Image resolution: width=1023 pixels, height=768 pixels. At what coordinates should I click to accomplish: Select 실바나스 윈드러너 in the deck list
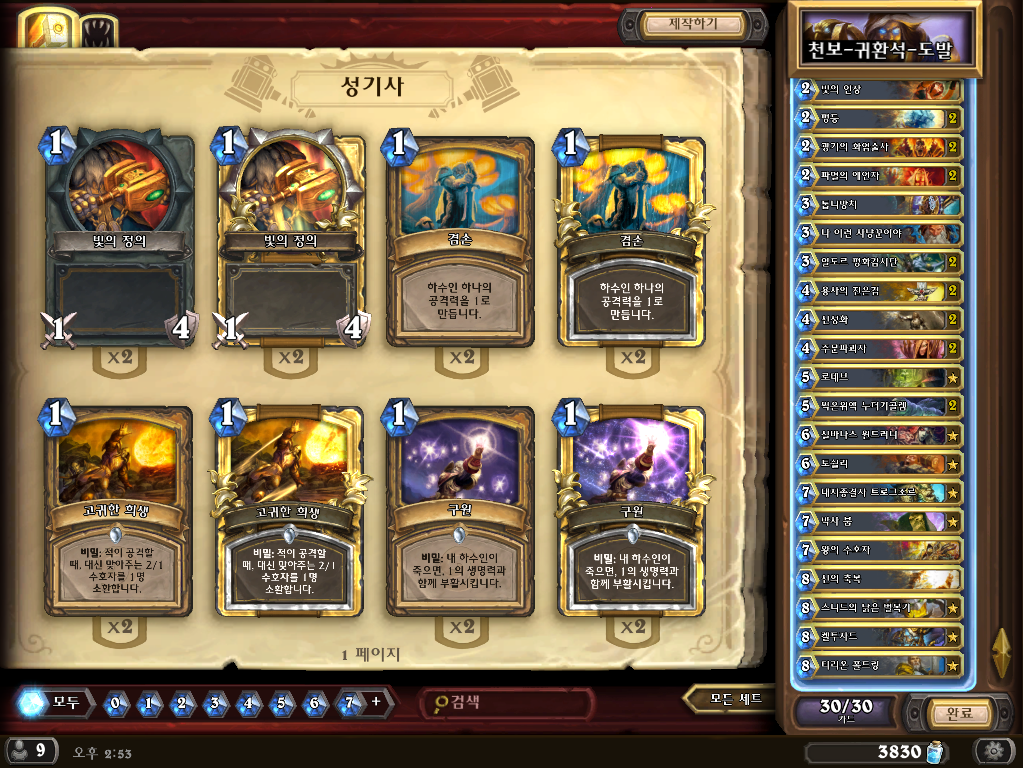pos(876,435)
